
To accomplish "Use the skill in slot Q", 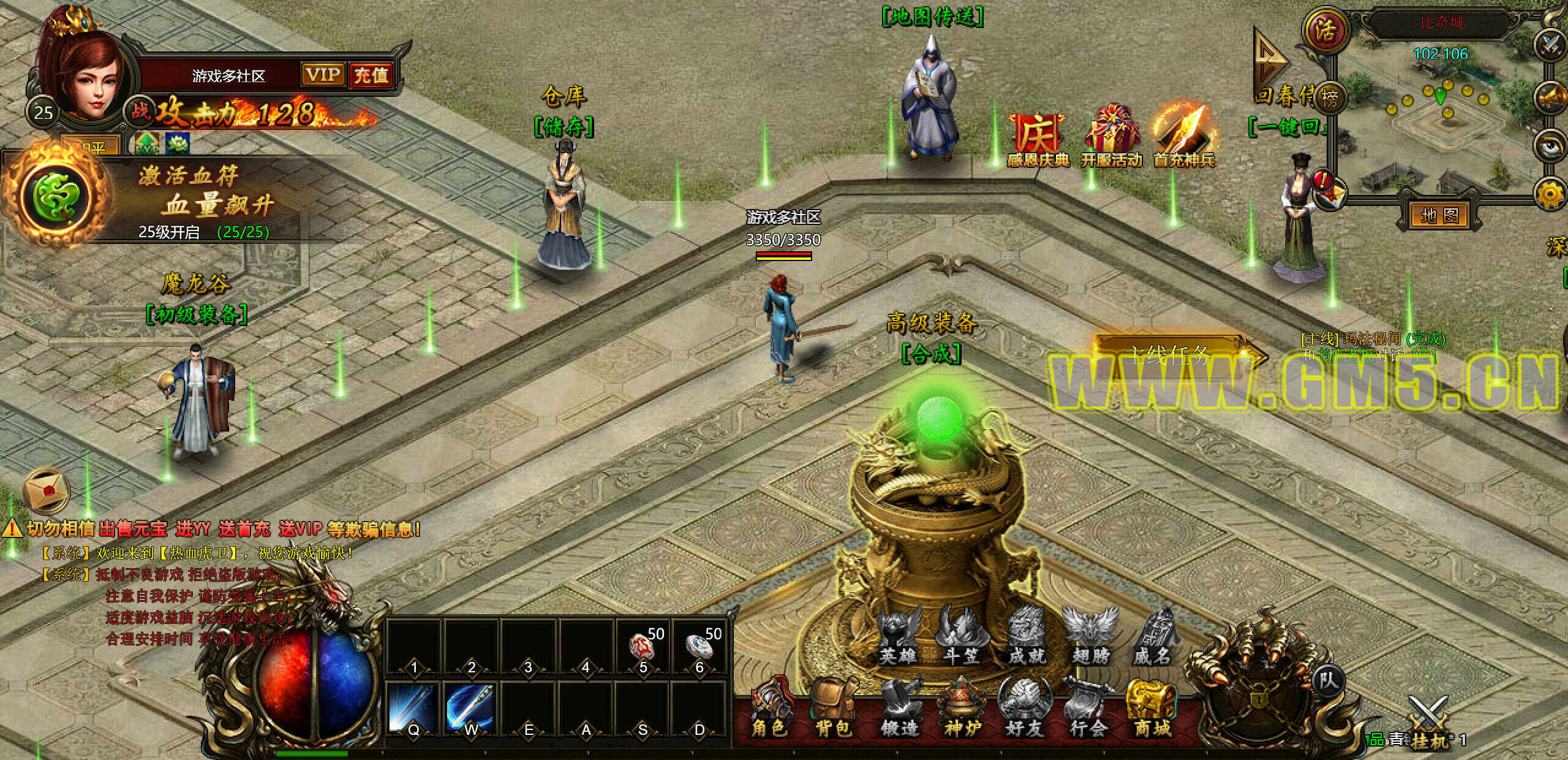I will (x=413, y=708).
